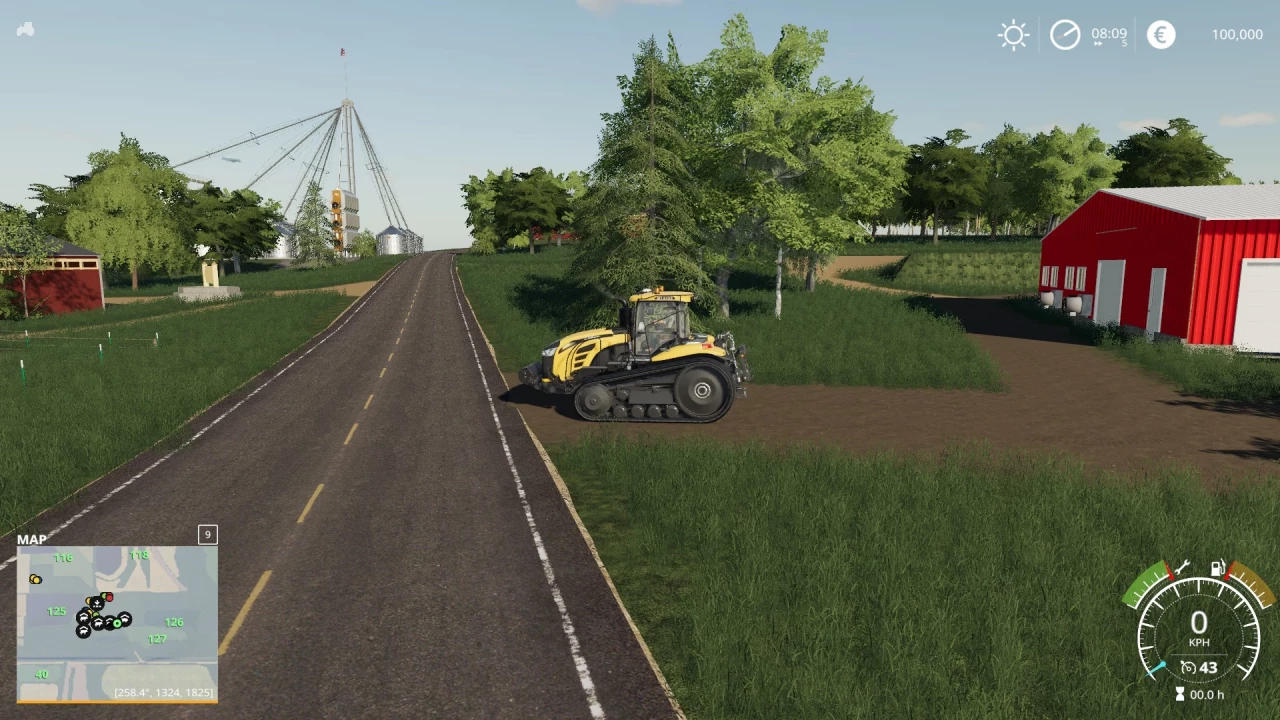Click the zoom level 9 badge on the map
This screenshot has width=1280, height=720.
point(207,535)
